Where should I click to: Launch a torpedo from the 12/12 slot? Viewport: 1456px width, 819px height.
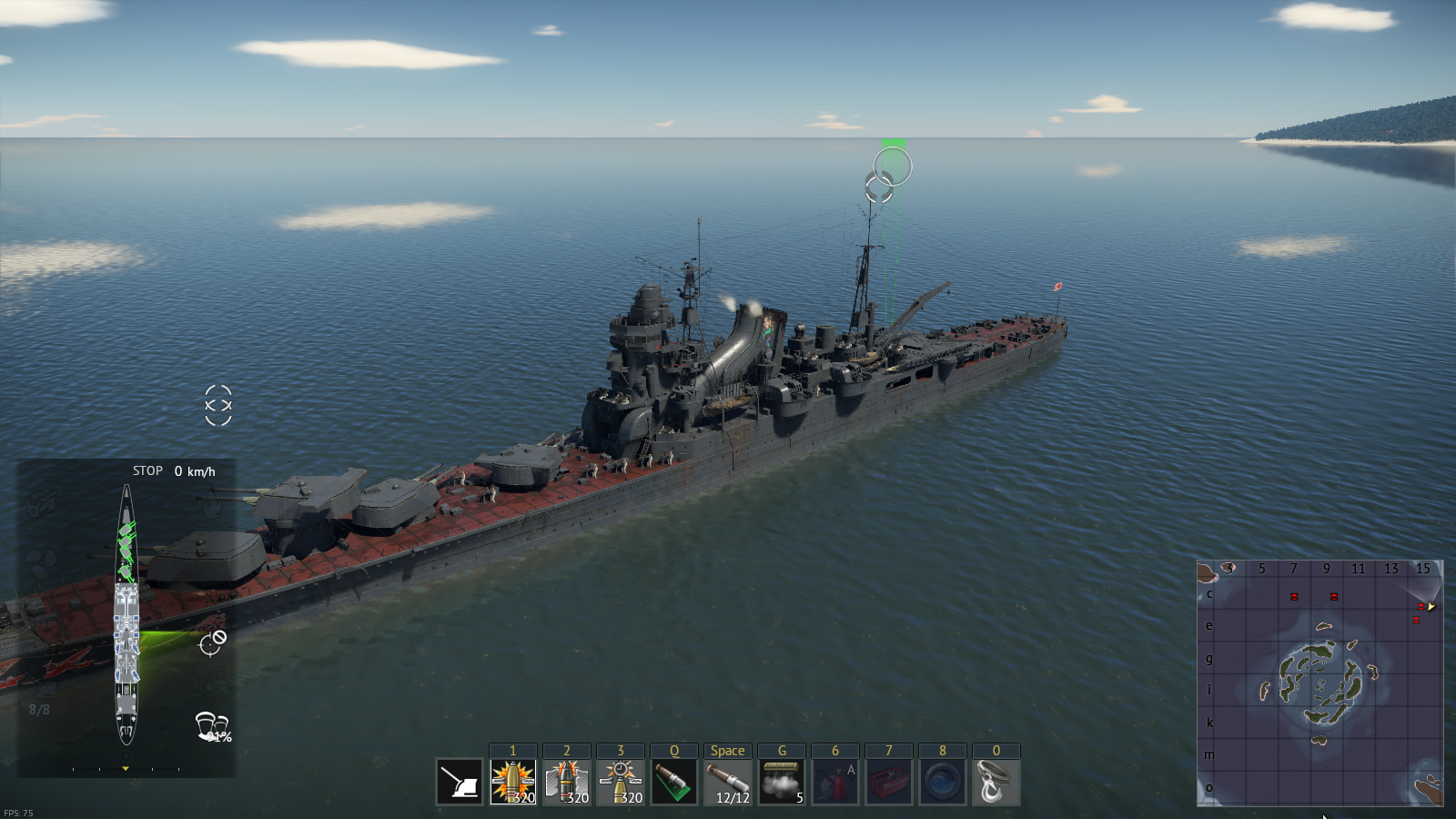click(728, 782)
